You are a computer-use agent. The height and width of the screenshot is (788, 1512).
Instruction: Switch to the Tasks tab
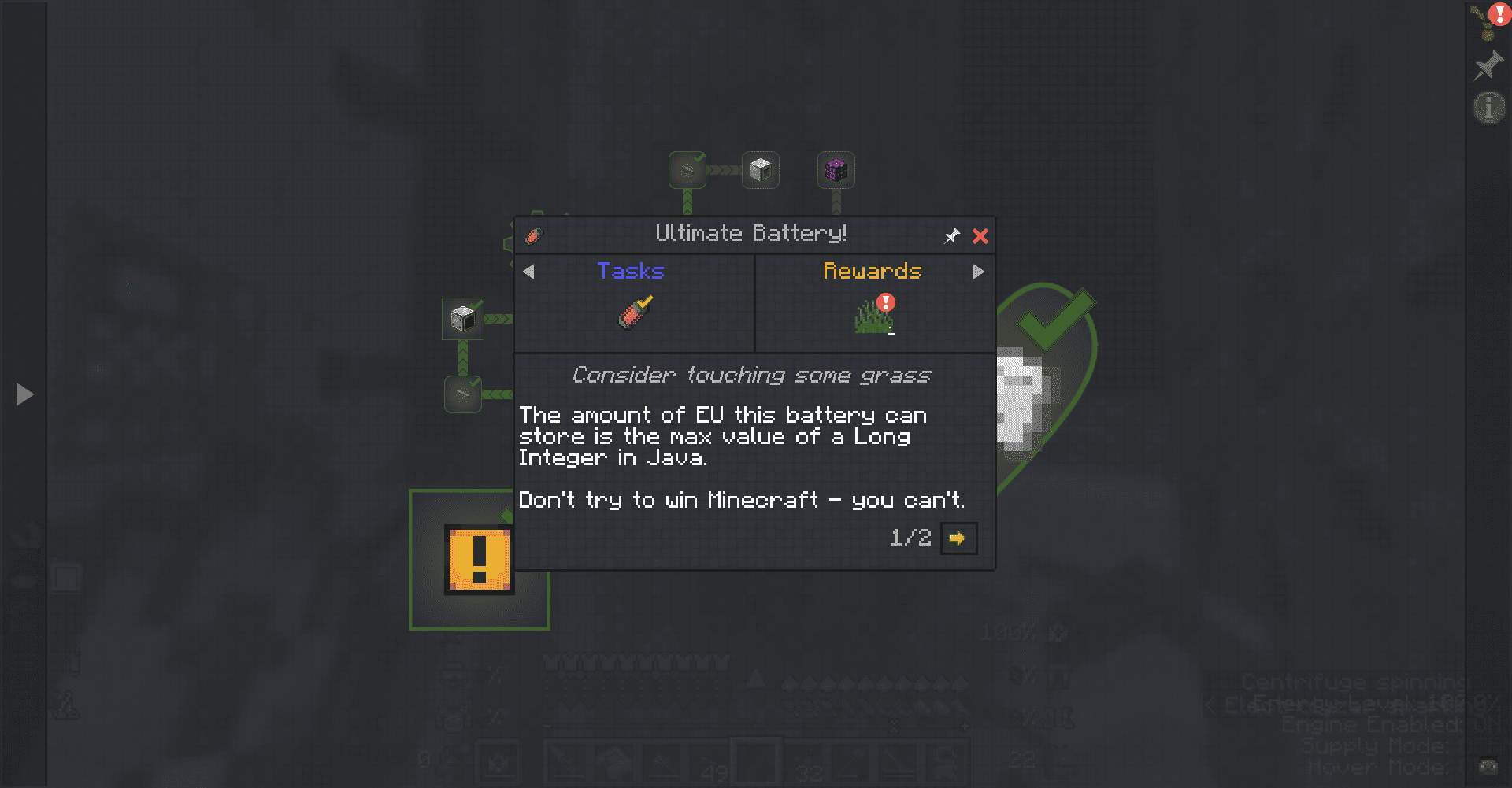point(631,271)
